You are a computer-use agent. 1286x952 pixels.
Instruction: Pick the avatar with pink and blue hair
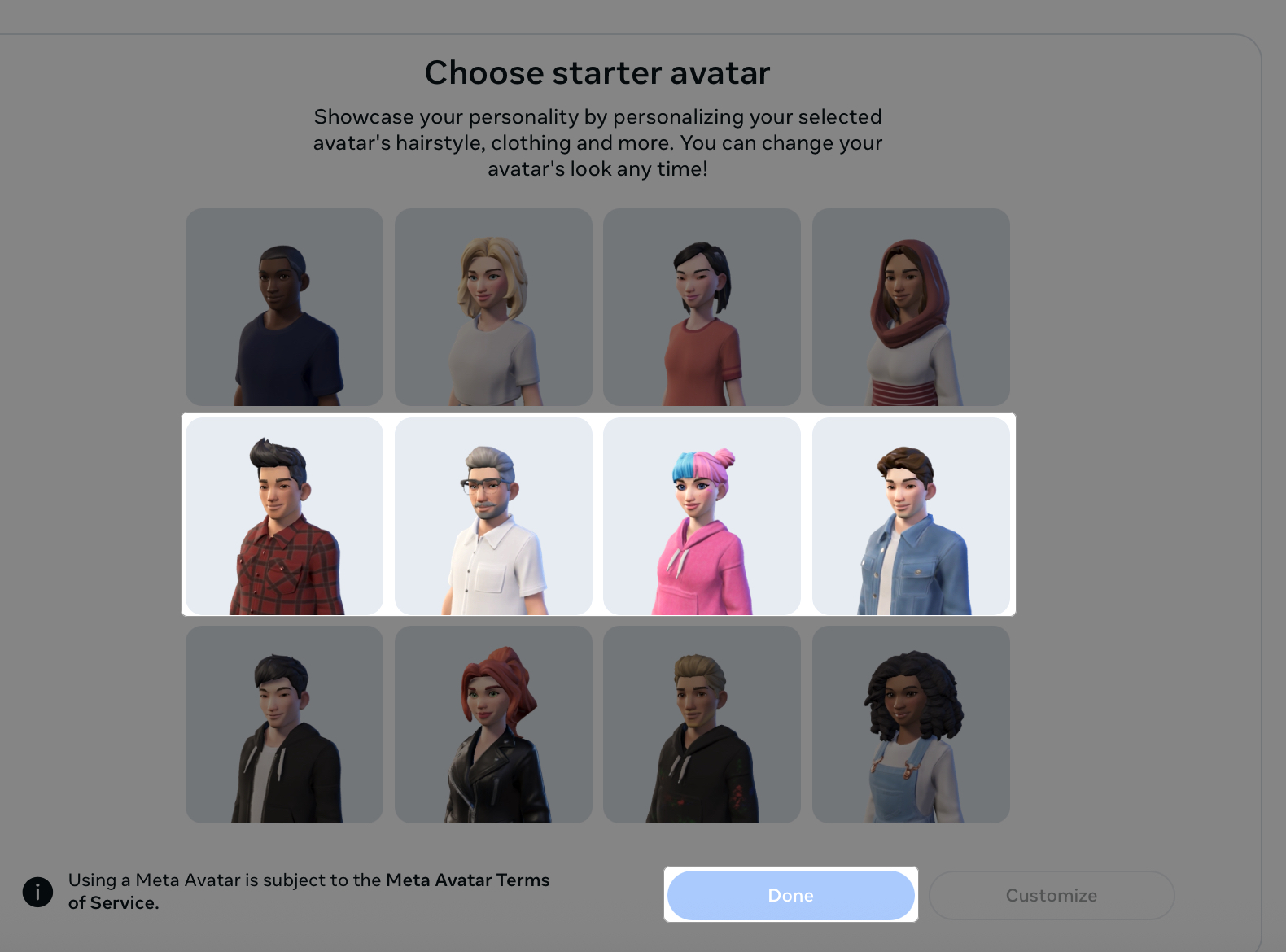702,516
